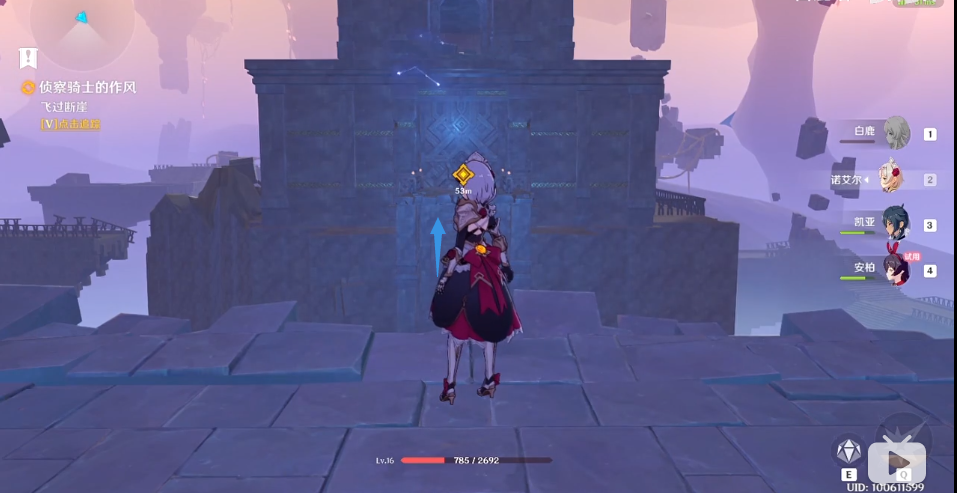Open the quest log exclamation banner icon
Viewport: 957px width, 493px height.
click(x=27, y=58)
